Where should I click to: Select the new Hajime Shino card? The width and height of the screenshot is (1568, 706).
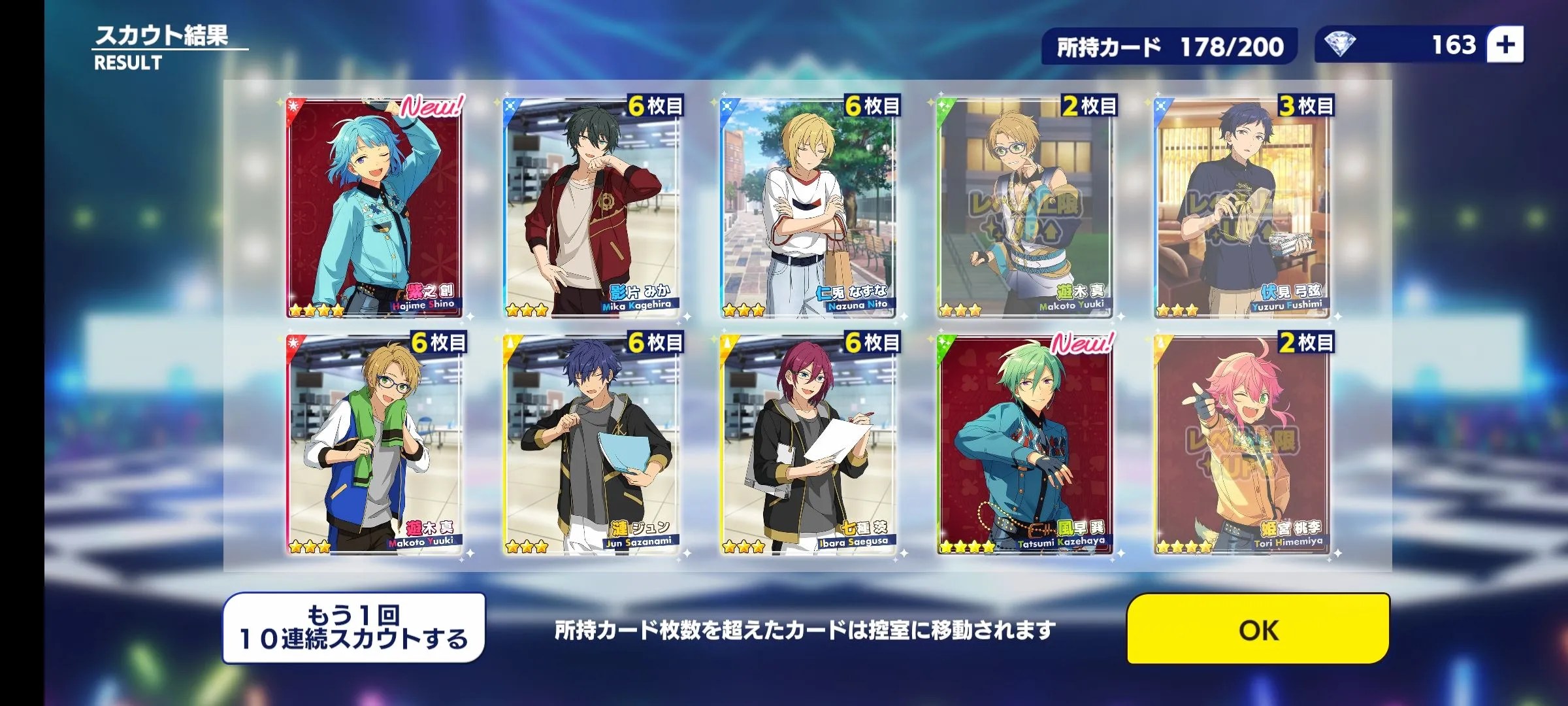pyautogui.click(x=374, y=209)
